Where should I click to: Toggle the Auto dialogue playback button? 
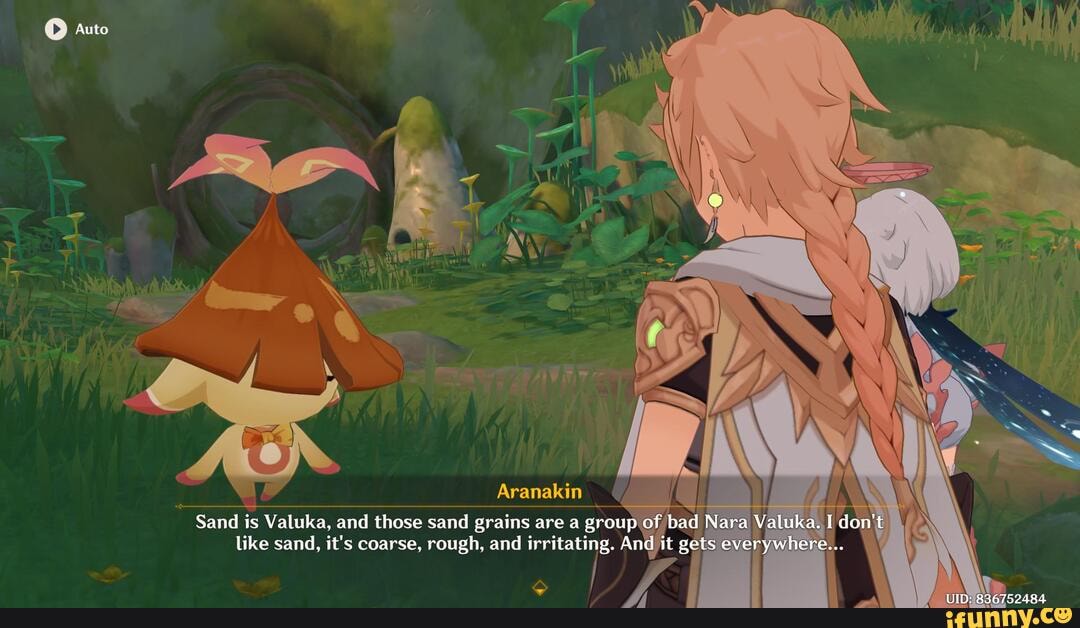point(56,29)
